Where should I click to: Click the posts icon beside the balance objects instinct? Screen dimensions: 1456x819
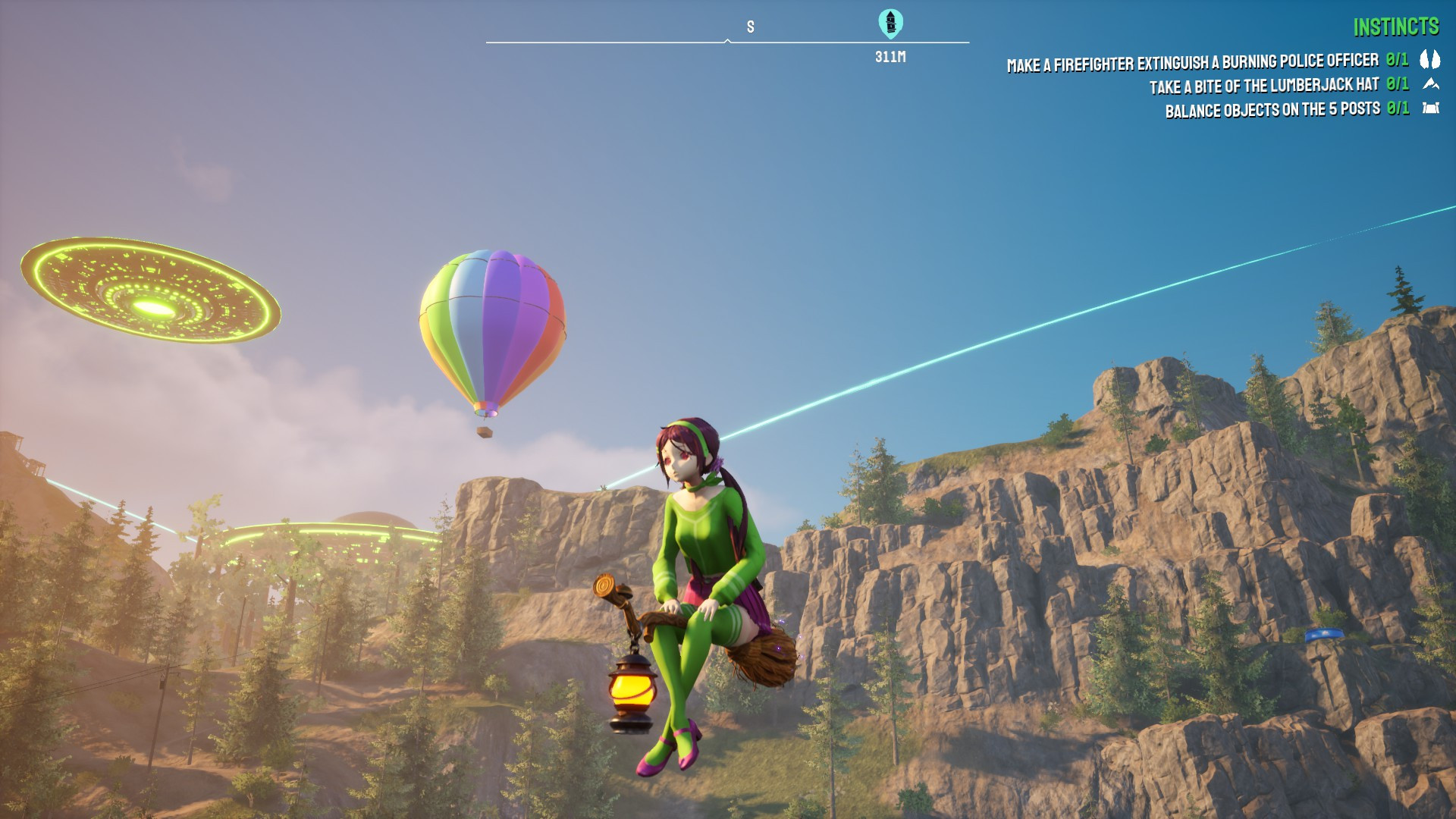[1430, 108]
